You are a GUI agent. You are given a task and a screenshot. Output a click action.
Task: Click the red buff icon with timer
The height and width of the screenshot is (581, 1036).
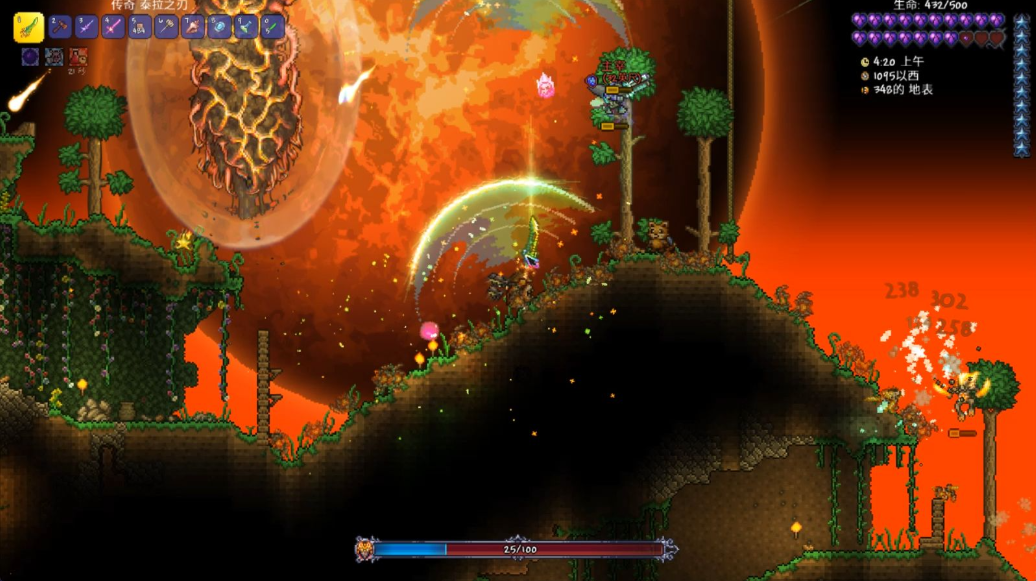78,57
